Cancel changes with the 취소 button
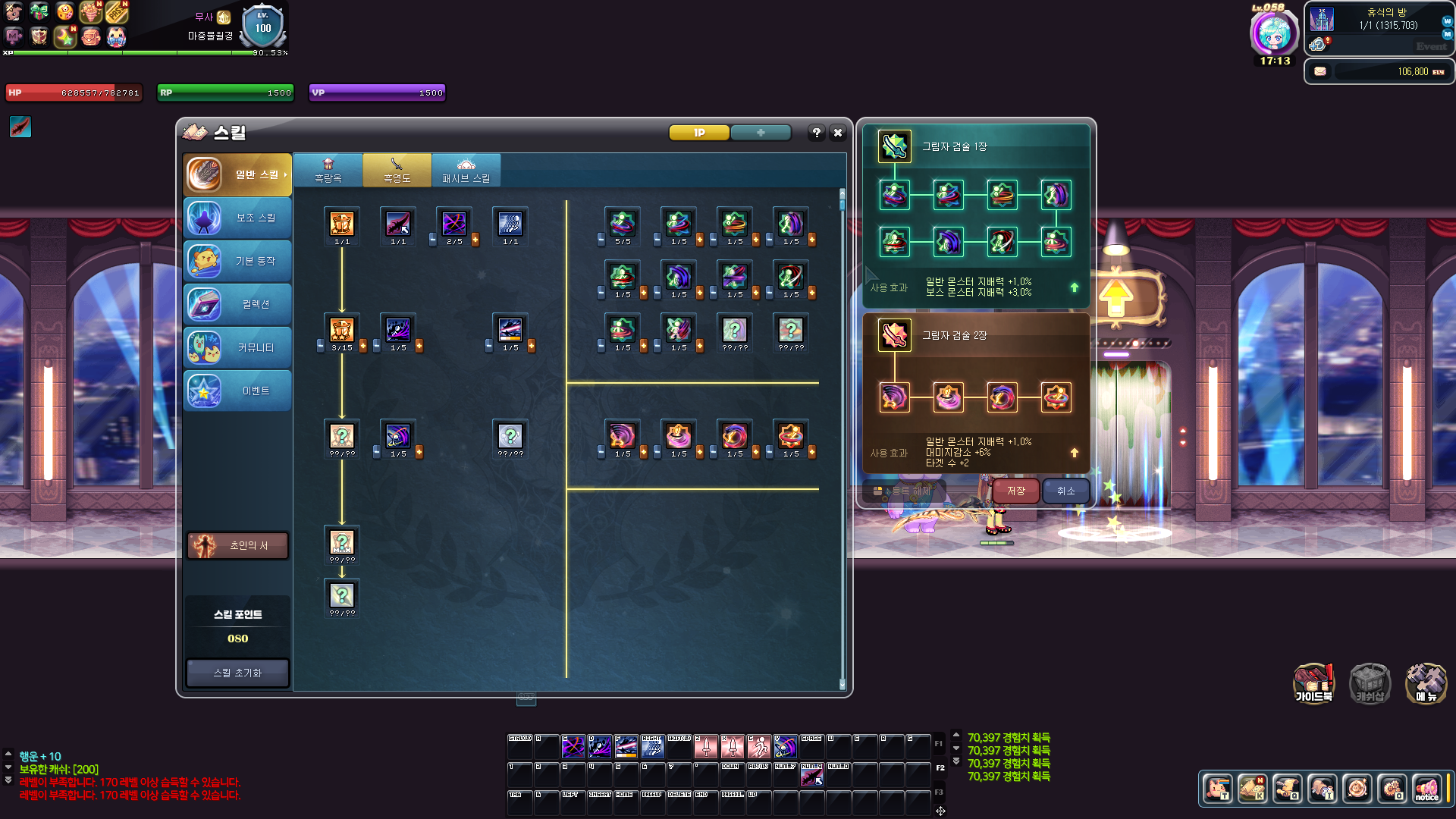Viewport: 1456px width, 819px height. [x=1065, y=491]
